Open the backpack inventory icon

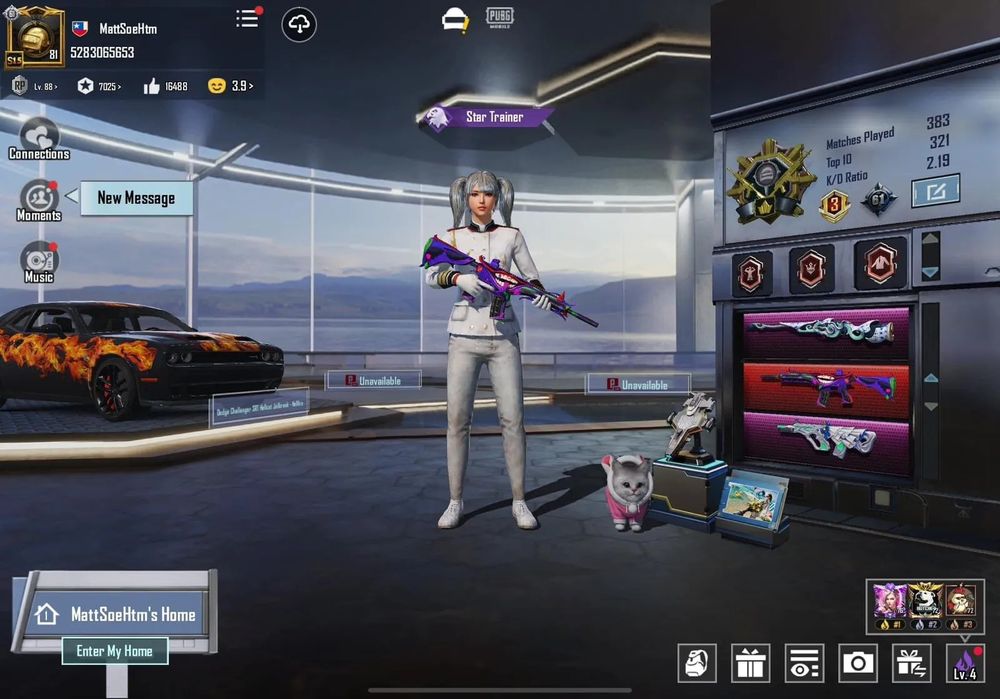coord(697,662)
